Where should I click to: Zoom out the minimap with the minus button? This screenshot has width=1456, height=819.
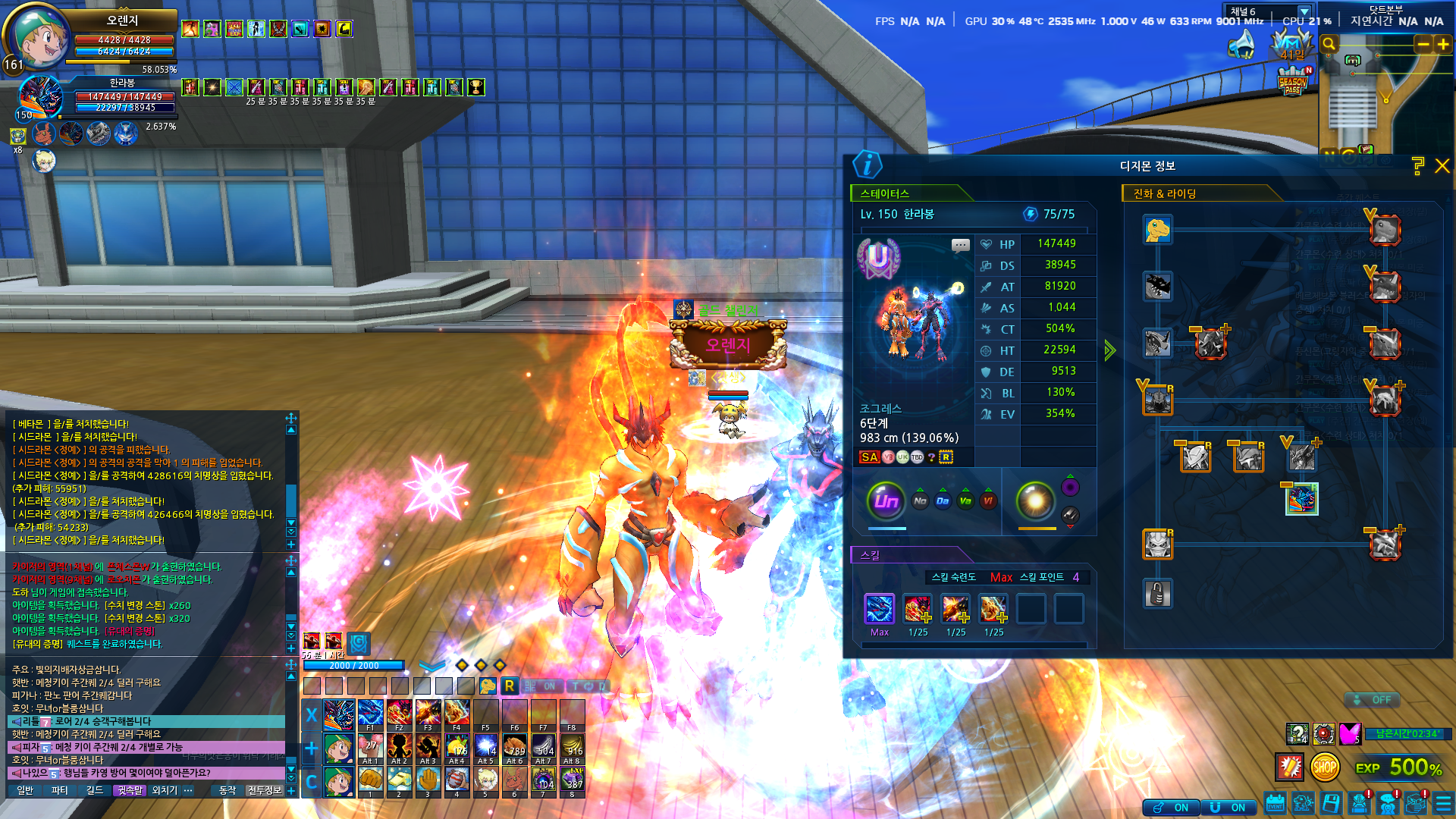click(x=1423, y=45)
